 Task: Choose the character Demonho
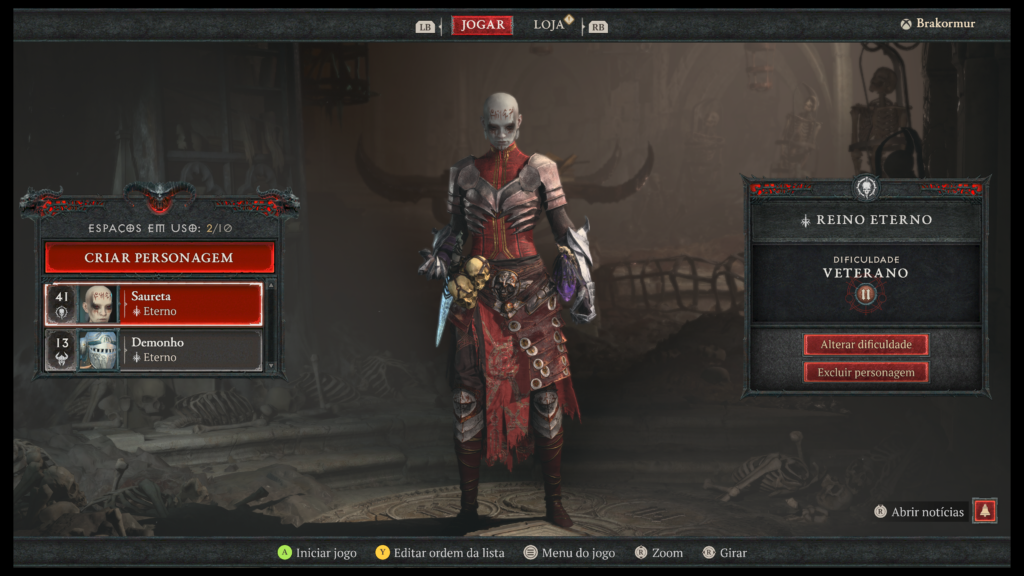154,350
